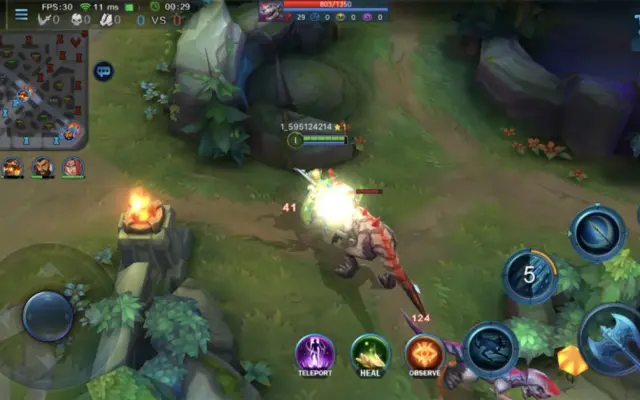640x400 pixels.
Task: Use the dash skill beside Observe
Action: pos(491,350)
